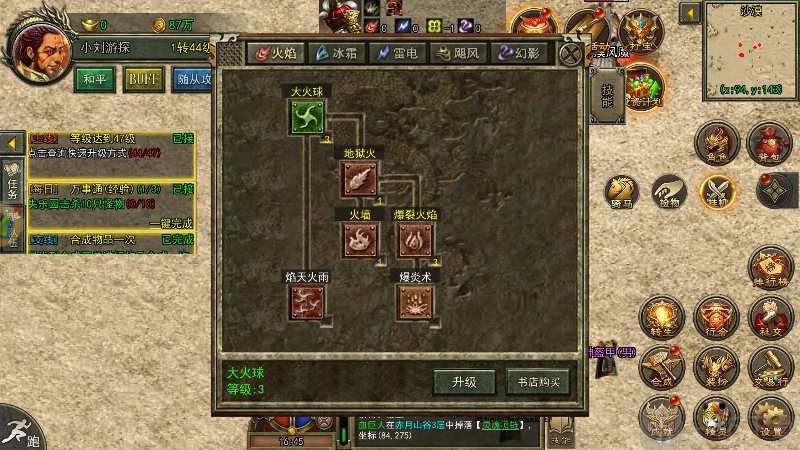
Task: Click the 升级 upgrade button
Action: coord(463,381)
